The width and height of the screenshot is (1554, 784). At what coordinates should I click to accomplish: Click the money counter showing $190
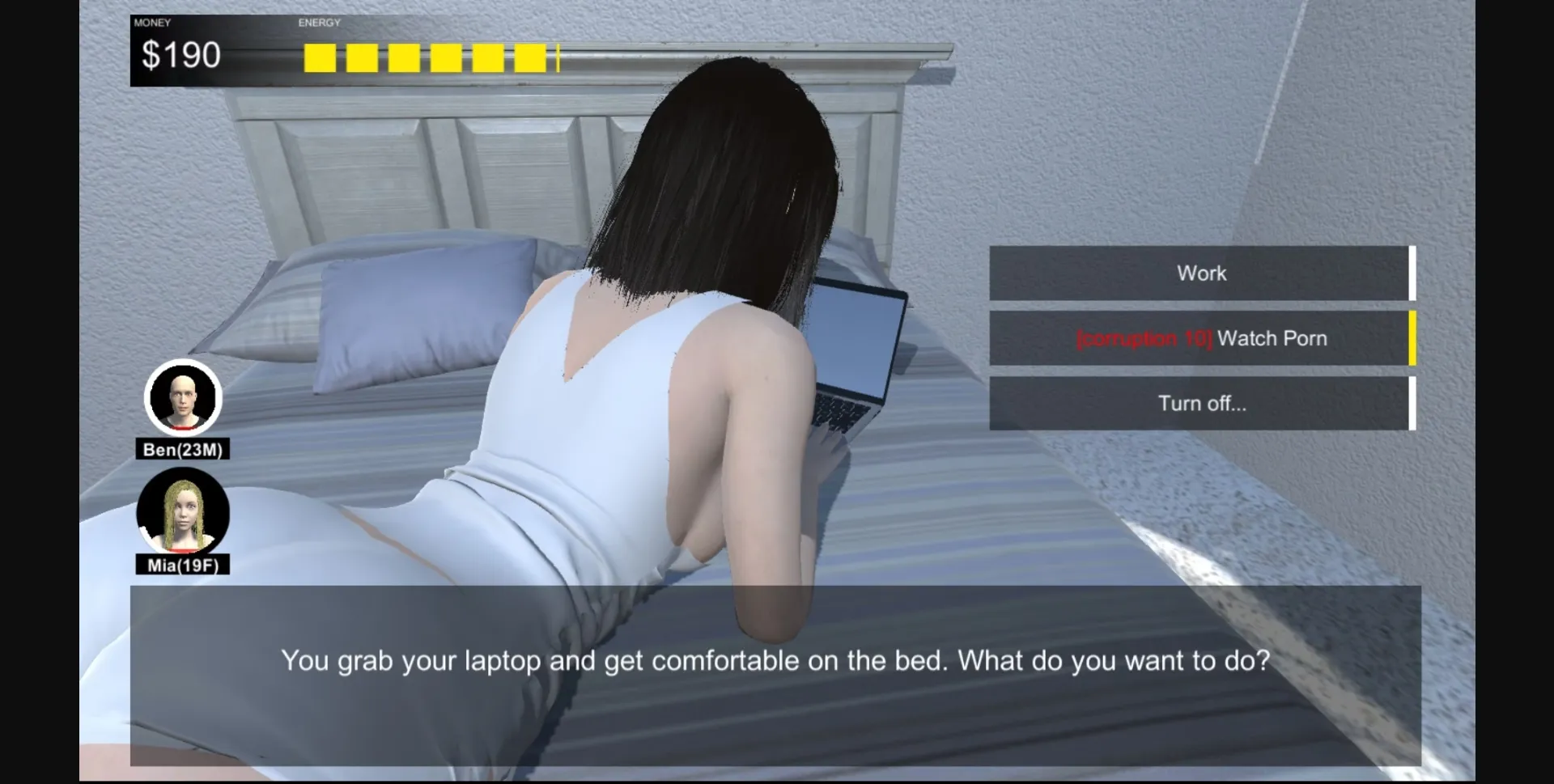[182, 54]
